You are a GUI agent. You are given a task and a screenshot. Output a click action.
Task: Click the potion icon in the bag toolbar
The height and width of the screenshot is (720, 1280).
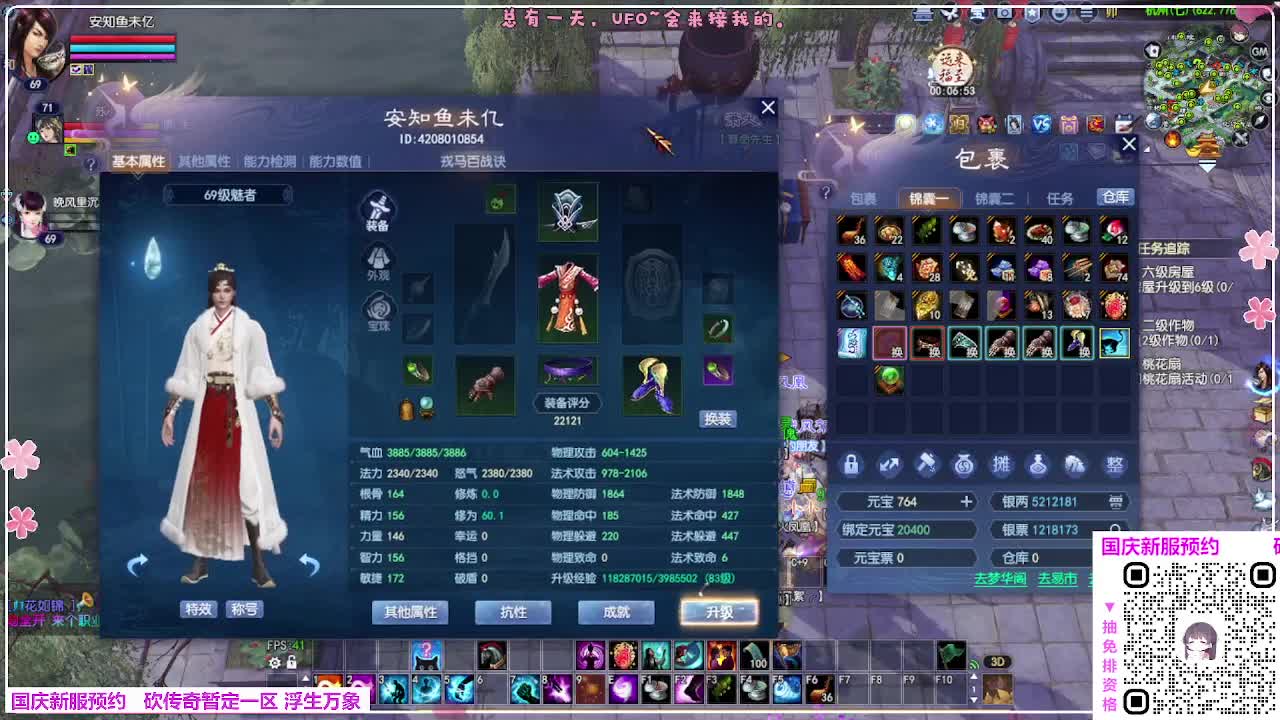point(1037,464)
